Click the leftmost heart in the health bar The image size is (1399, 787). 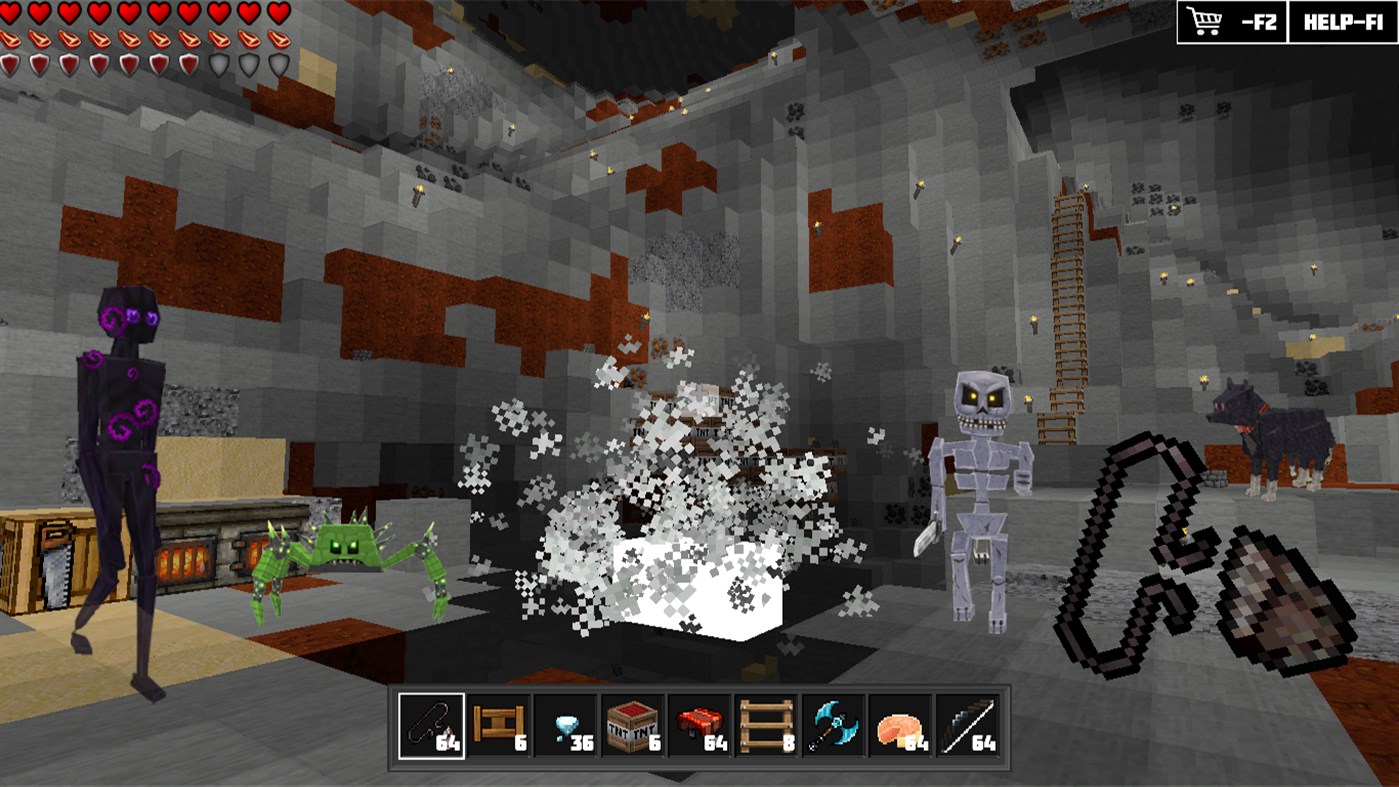[11, 13]
